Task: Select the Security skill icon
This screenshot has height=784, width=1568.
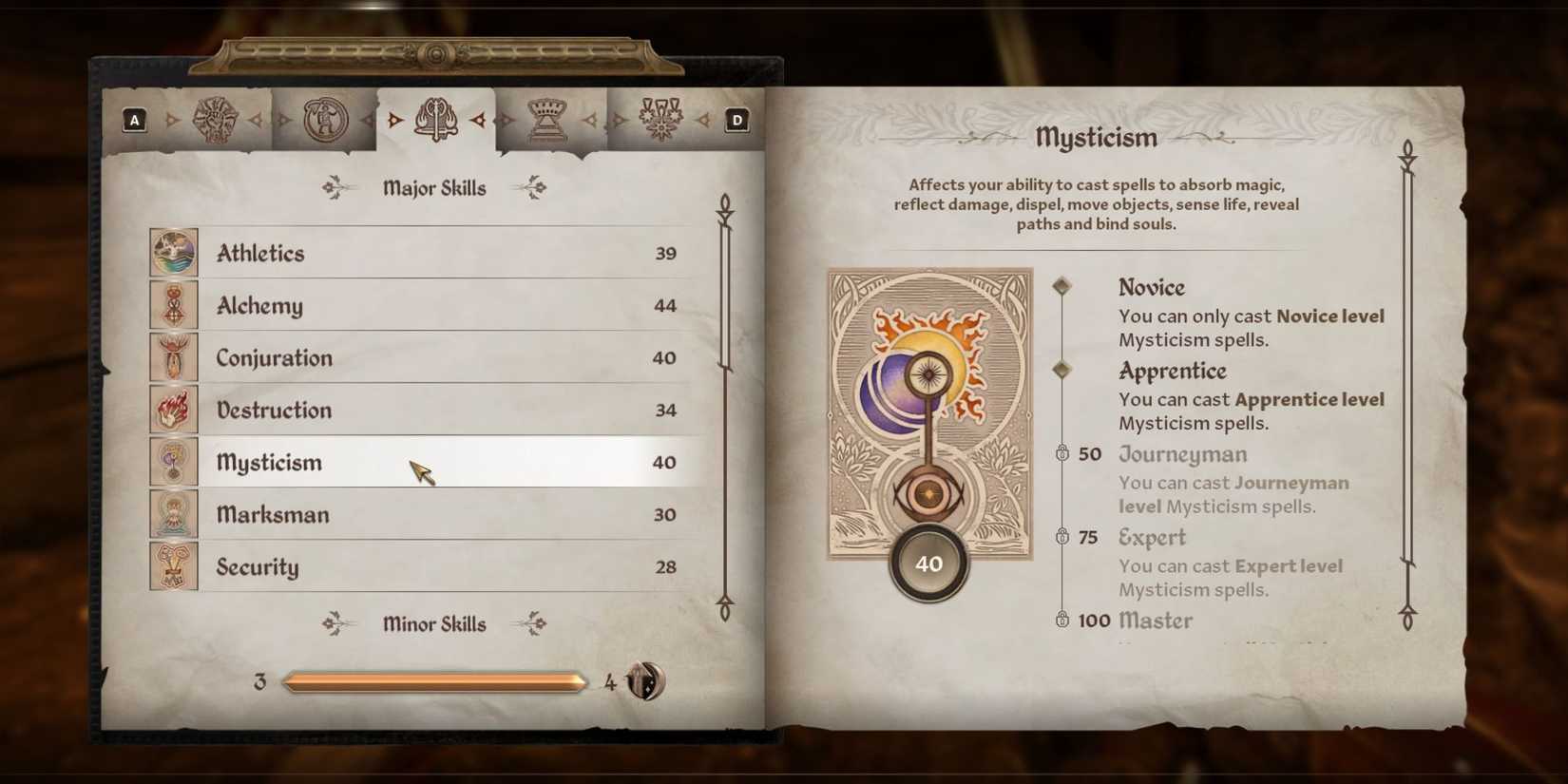Action: pos(173,566)
